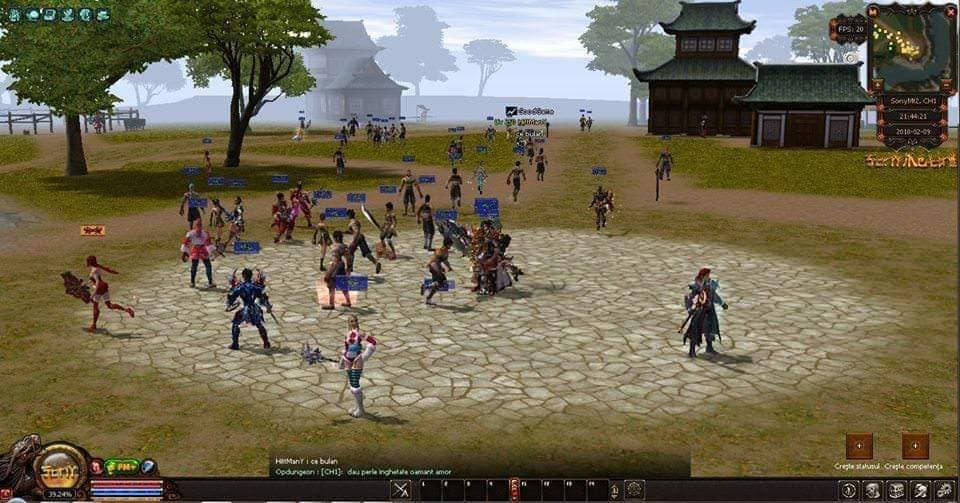Open the world map from the minimap M button

(x=873, y=11)
